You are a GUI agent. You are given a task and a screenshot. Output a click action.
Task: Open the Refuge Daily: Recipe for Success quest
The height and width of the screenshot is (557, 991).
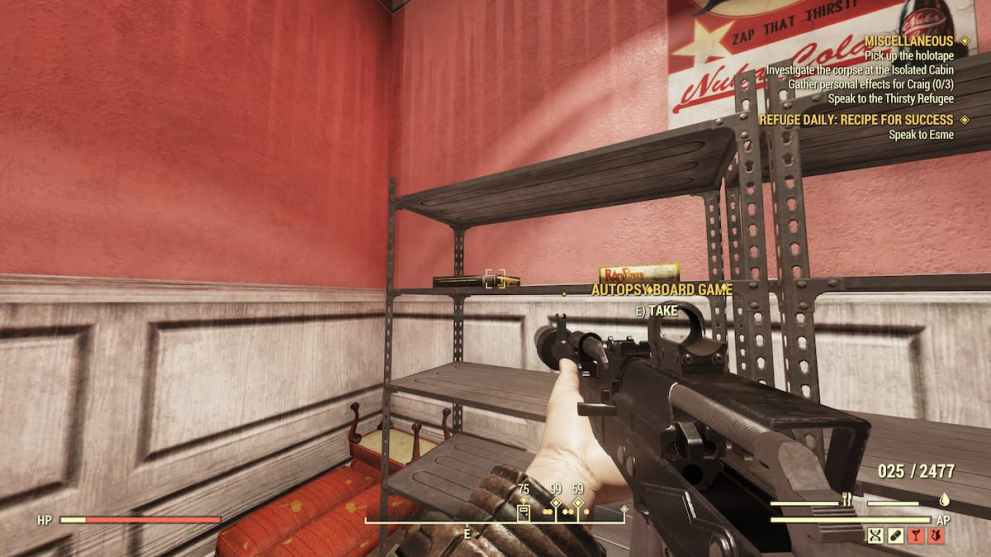pyautogui.click(x=856, y=120)
